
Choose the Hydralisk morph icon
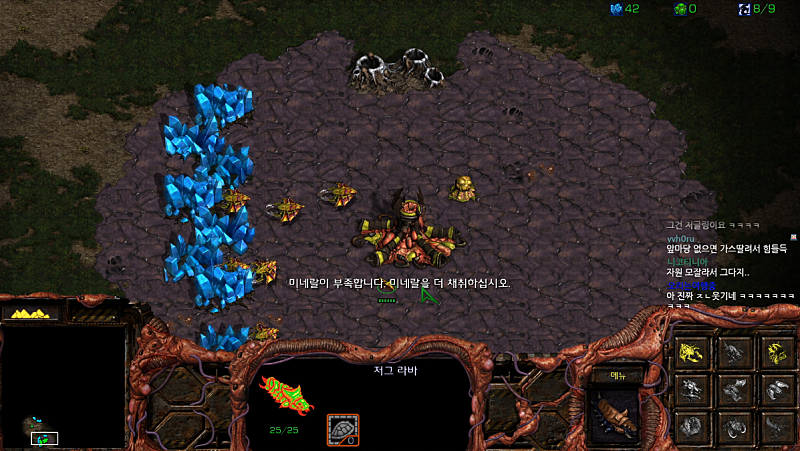point(692,389)
